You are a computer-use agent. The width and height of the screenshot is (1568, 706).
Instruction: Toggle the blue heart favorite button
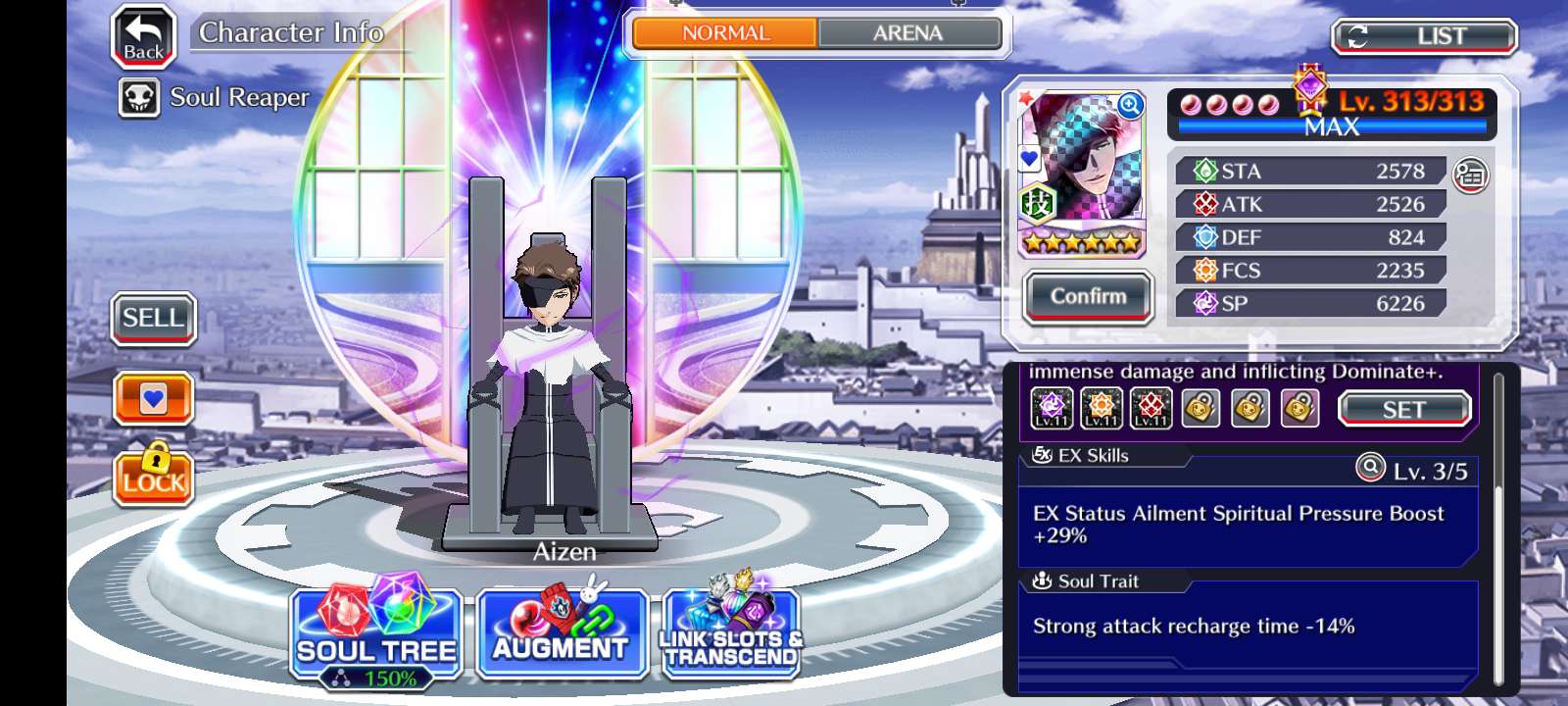(153, 398)
